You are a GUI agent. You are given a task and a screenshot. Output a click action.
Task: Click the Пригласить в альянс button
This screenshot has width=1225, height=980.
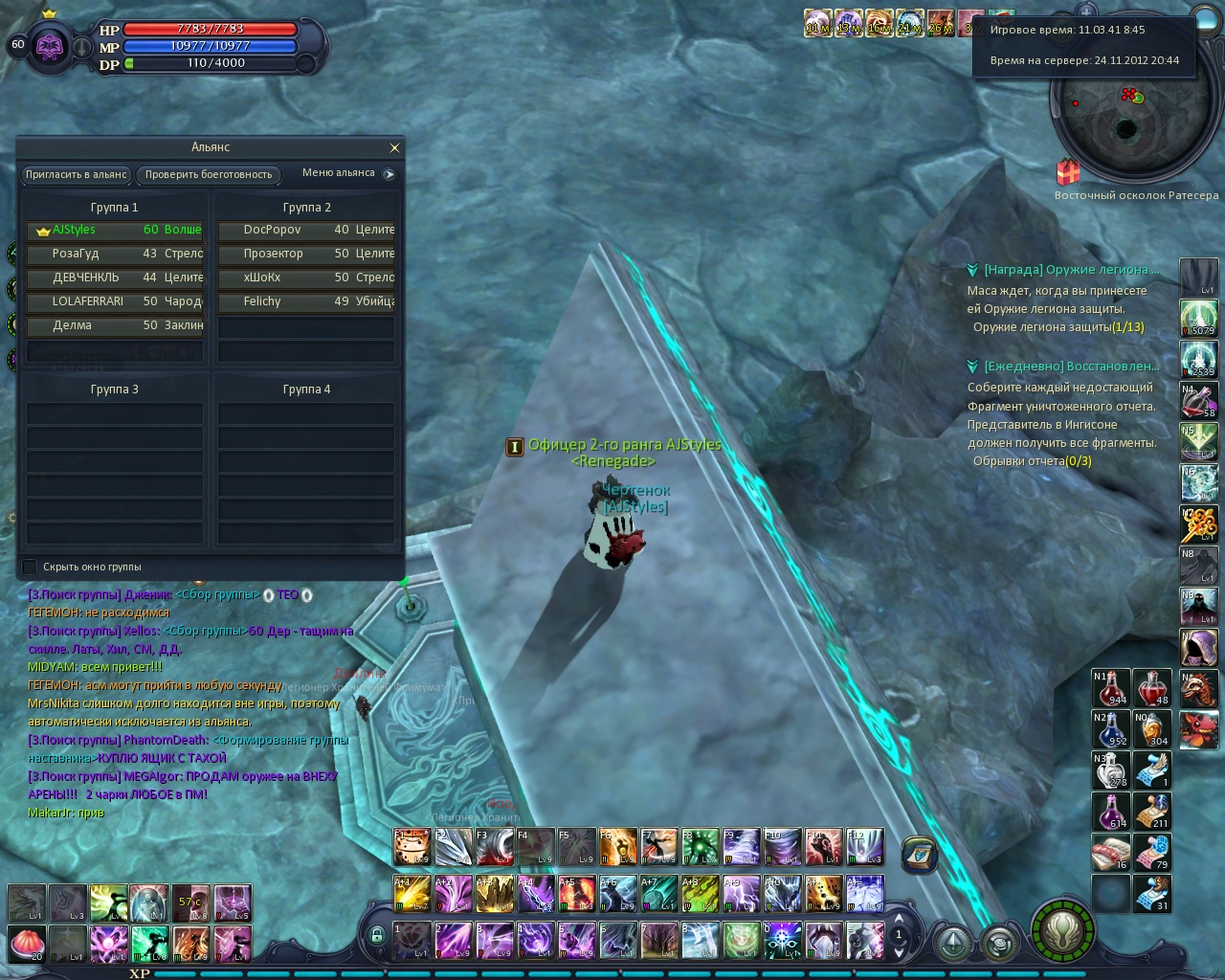pyautogui.click(x=77, y=174)
